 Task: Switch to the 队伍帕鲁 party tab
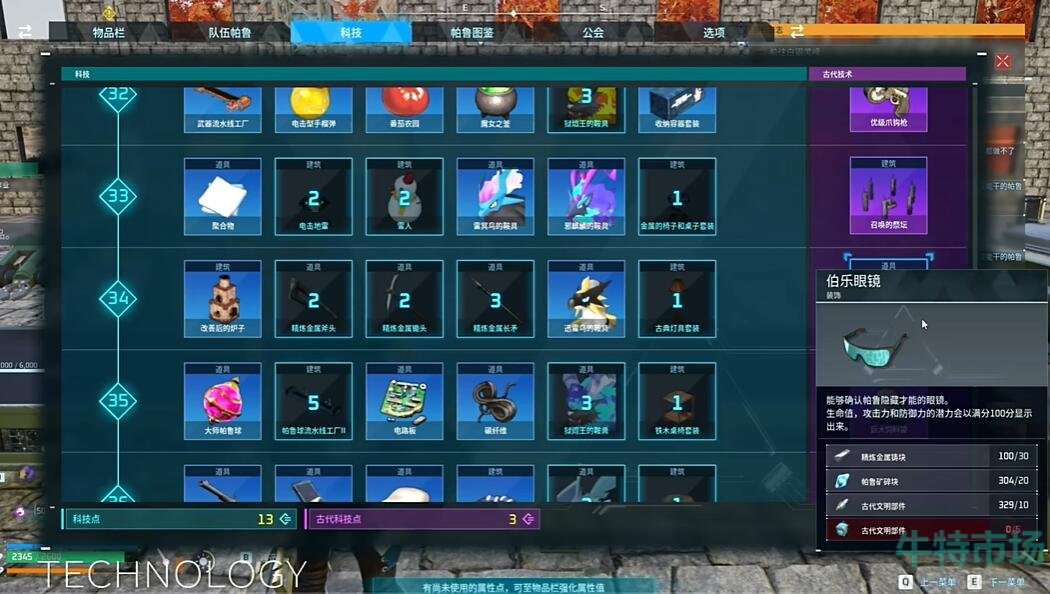point(230,32)
